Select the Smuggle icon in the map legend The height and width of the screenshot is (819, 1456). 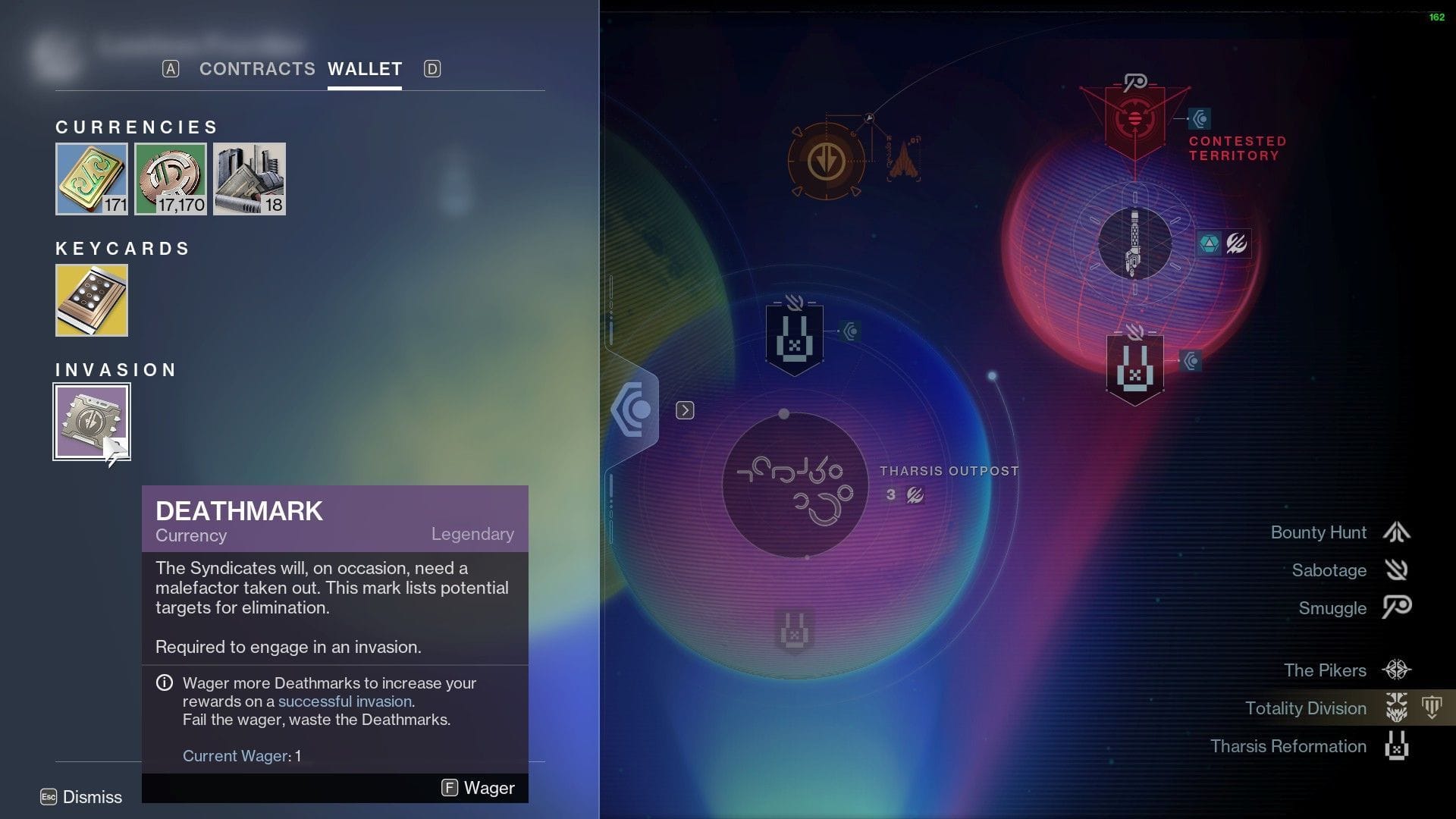click(1395, 608)
